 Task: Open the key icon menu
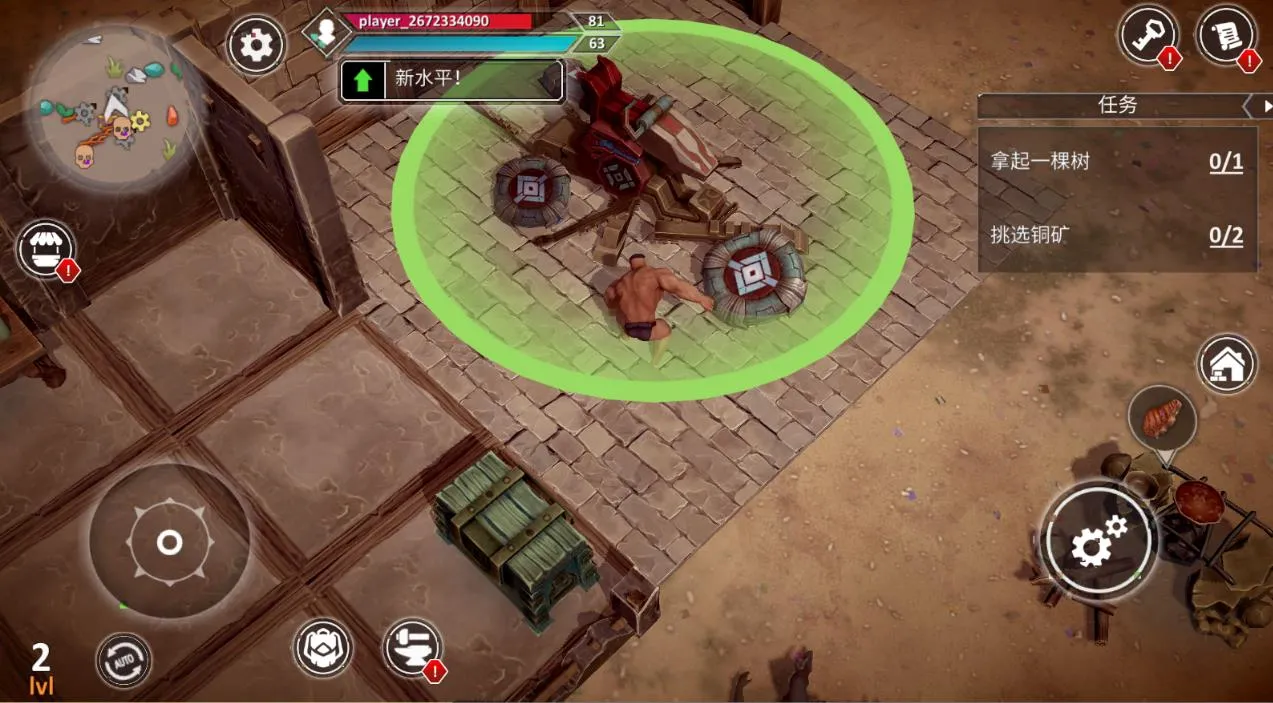coord(1147,37)
